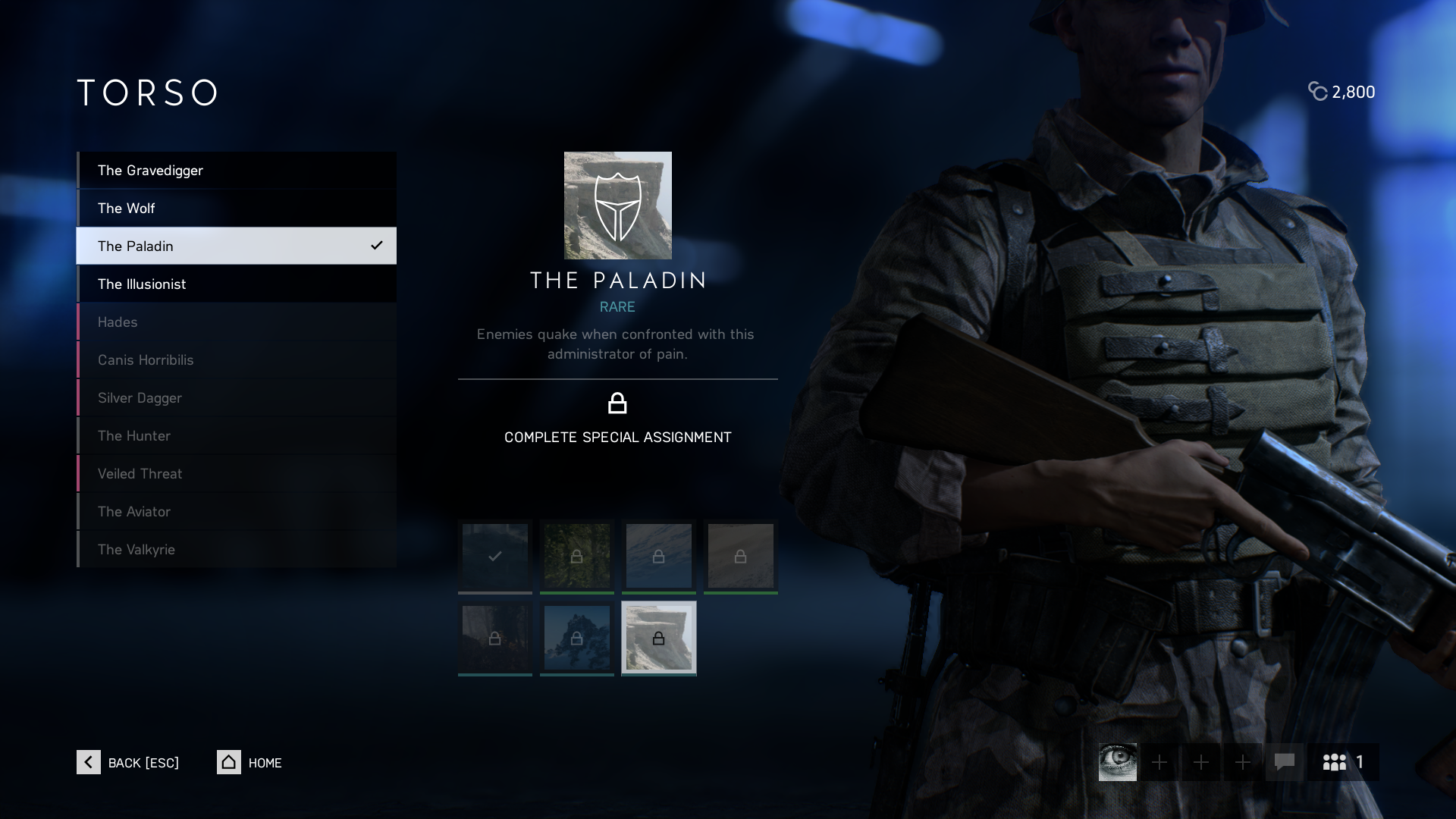Pick the Hades torso entry

236,322
